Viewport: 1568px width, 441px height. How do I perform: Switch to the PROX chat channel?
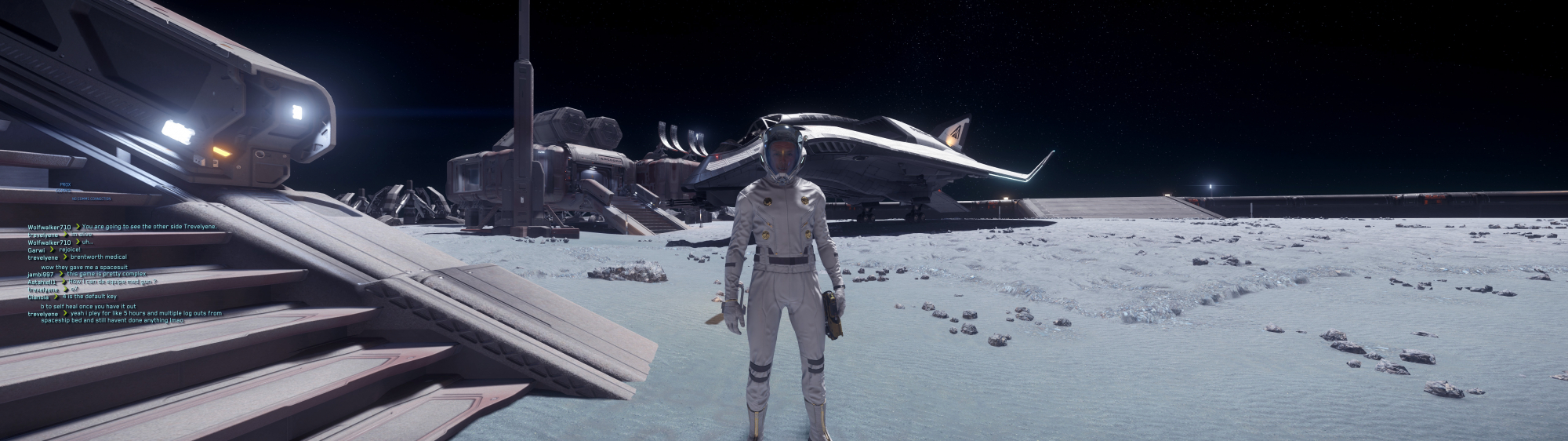click(x=65, y=184)
